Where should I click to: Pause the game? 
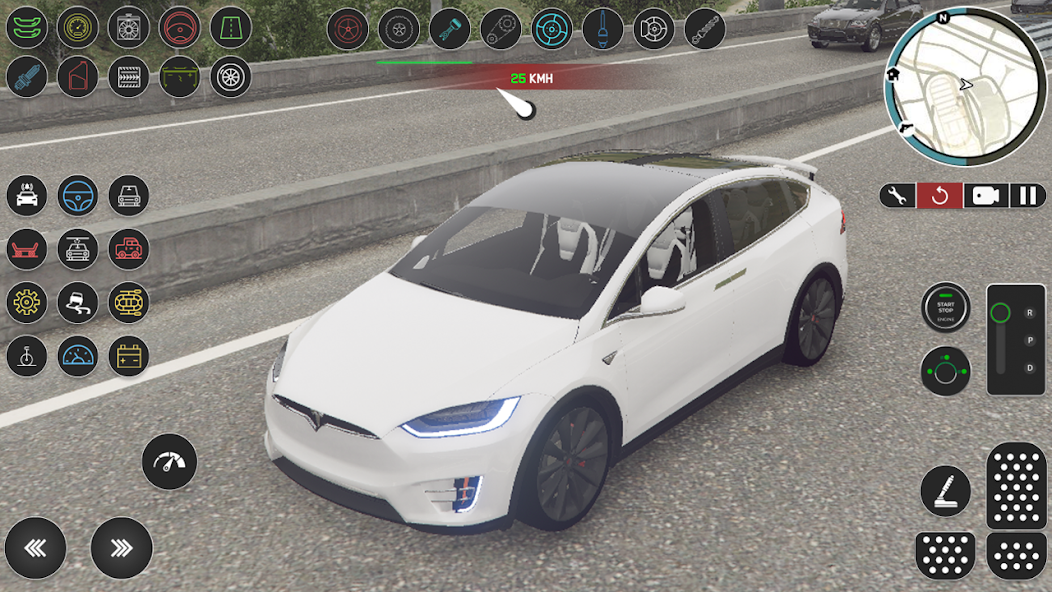click(x=1028, y=196)
